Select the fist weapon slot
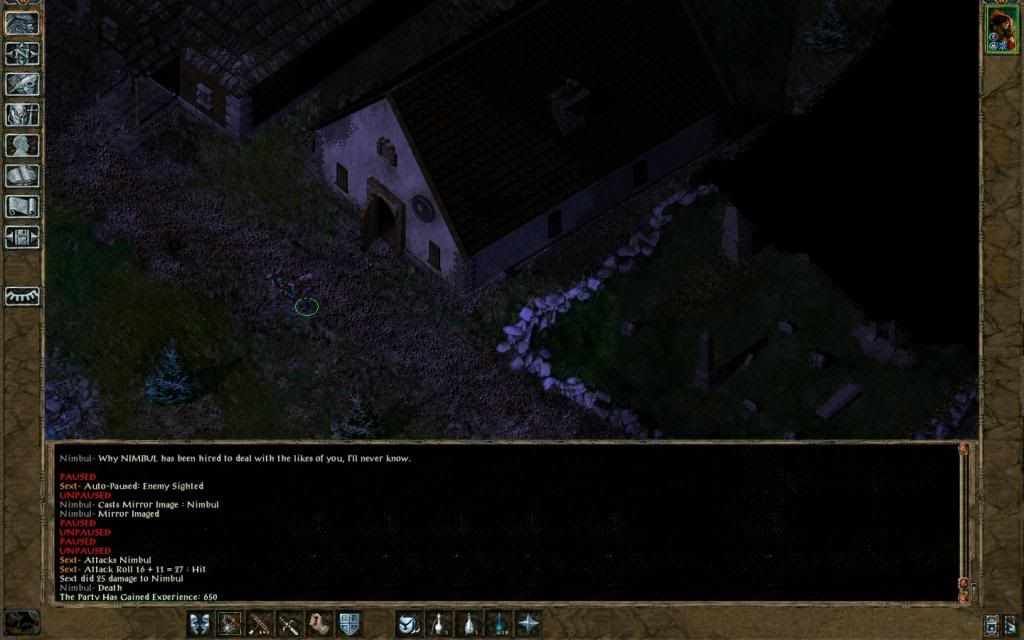Image resolution: width=1024 pixels, height=640 pixels. click(320, 623)
